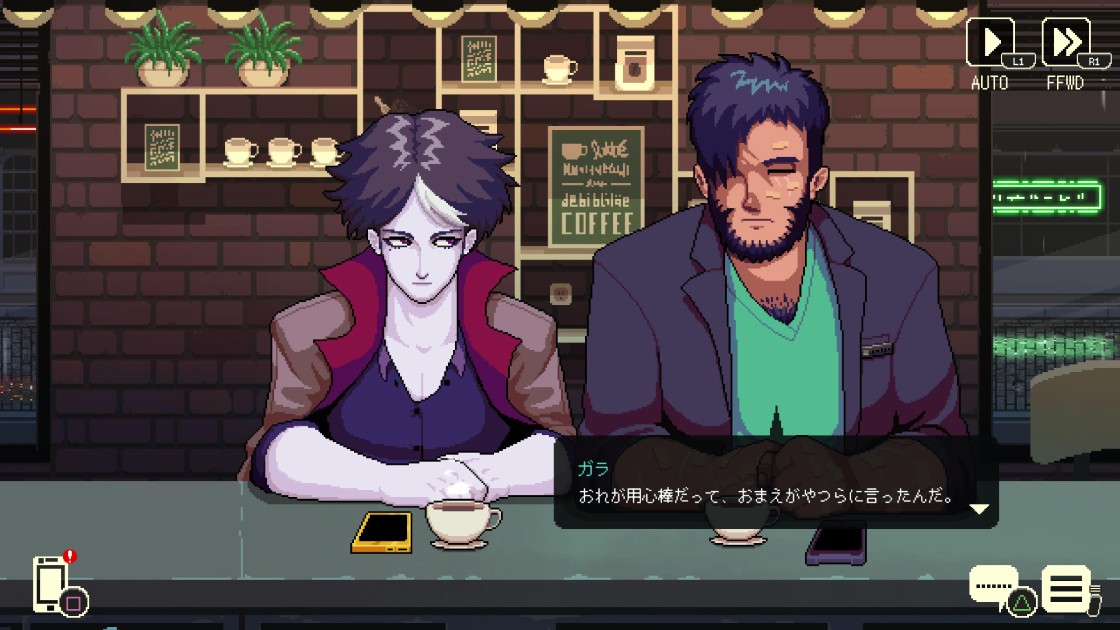Activate the FFWD fast-forward button
This screenshot has width=1120, height=630.
coord(1065,43)
